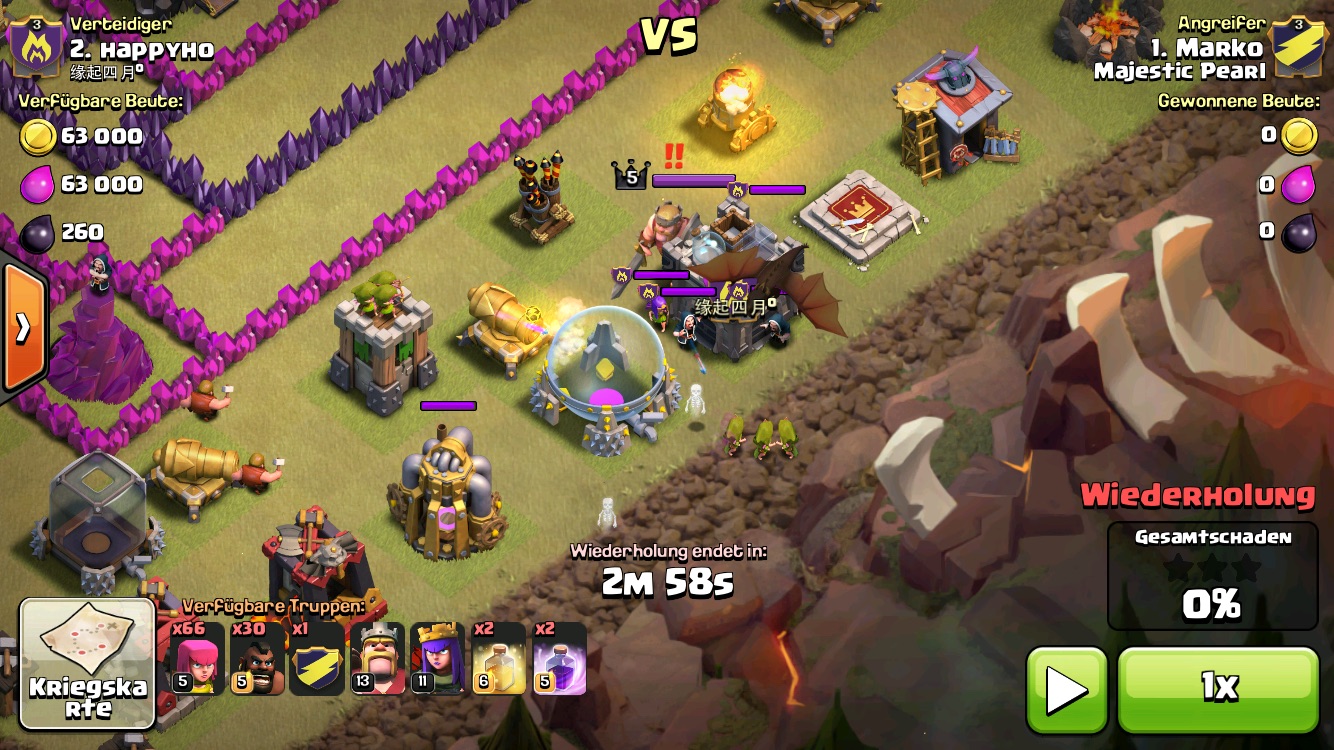Open the Kriegskarte war map

pos(88,662)
